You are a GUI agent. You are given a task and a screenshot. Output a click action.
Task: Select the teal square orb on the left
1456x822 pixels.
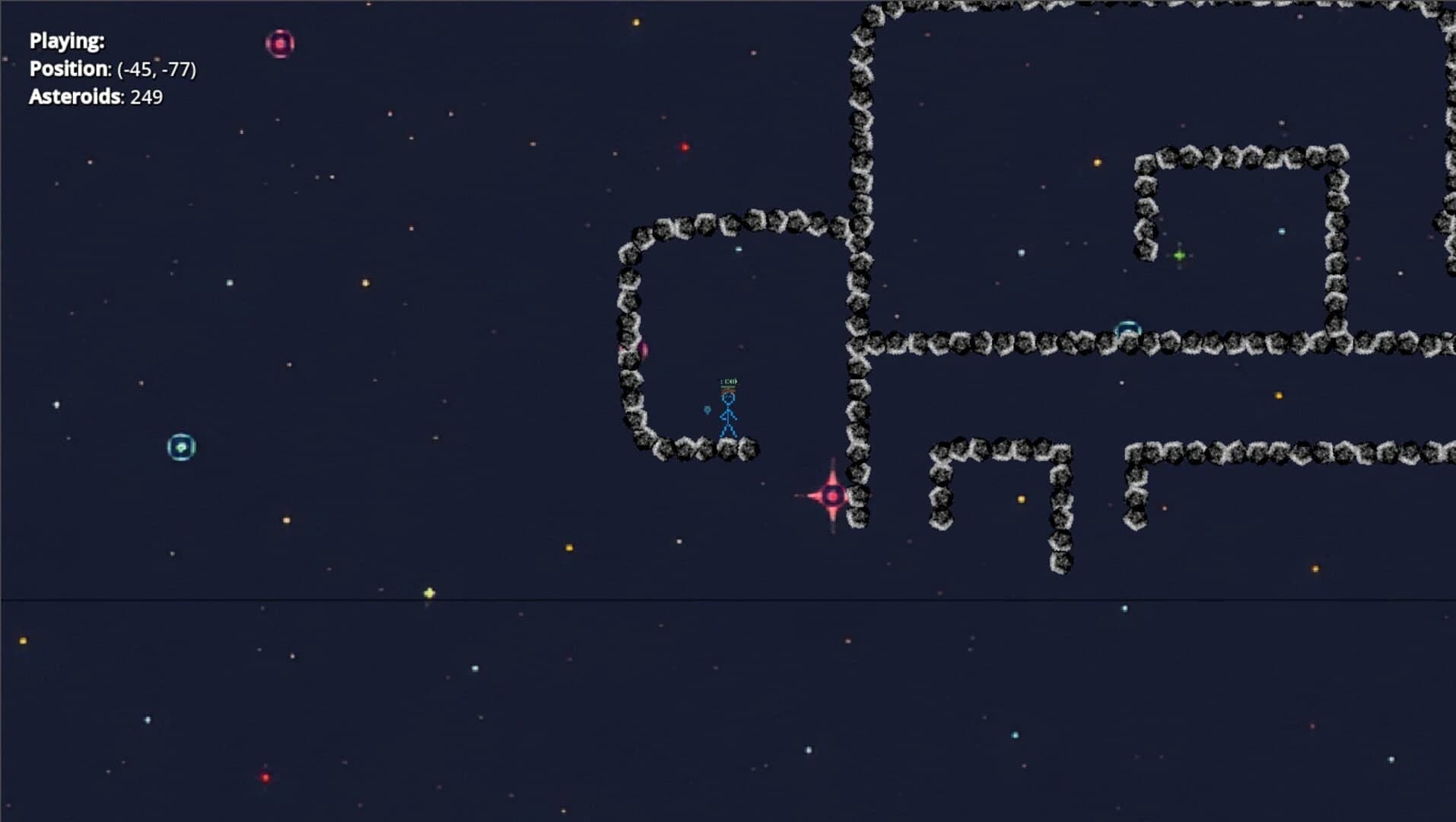coord(182,448)
